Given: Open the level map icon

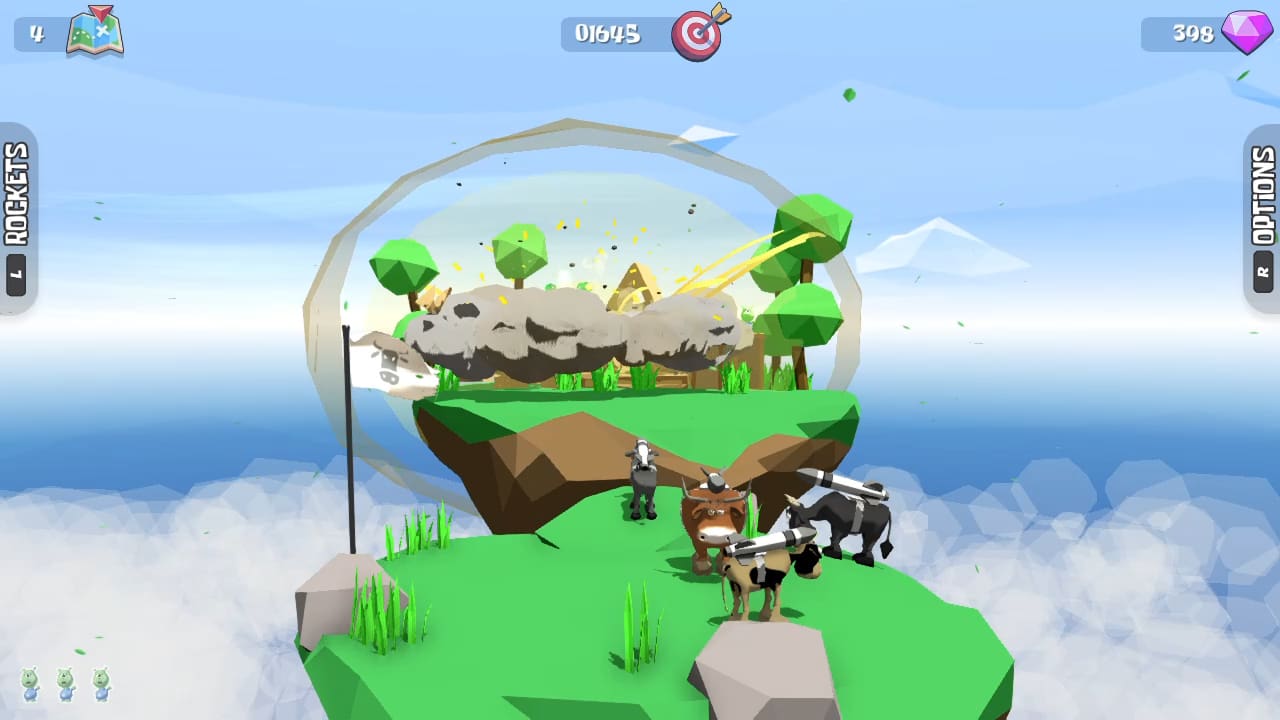Looking at the screenshot, I should (x=97, y=33).
